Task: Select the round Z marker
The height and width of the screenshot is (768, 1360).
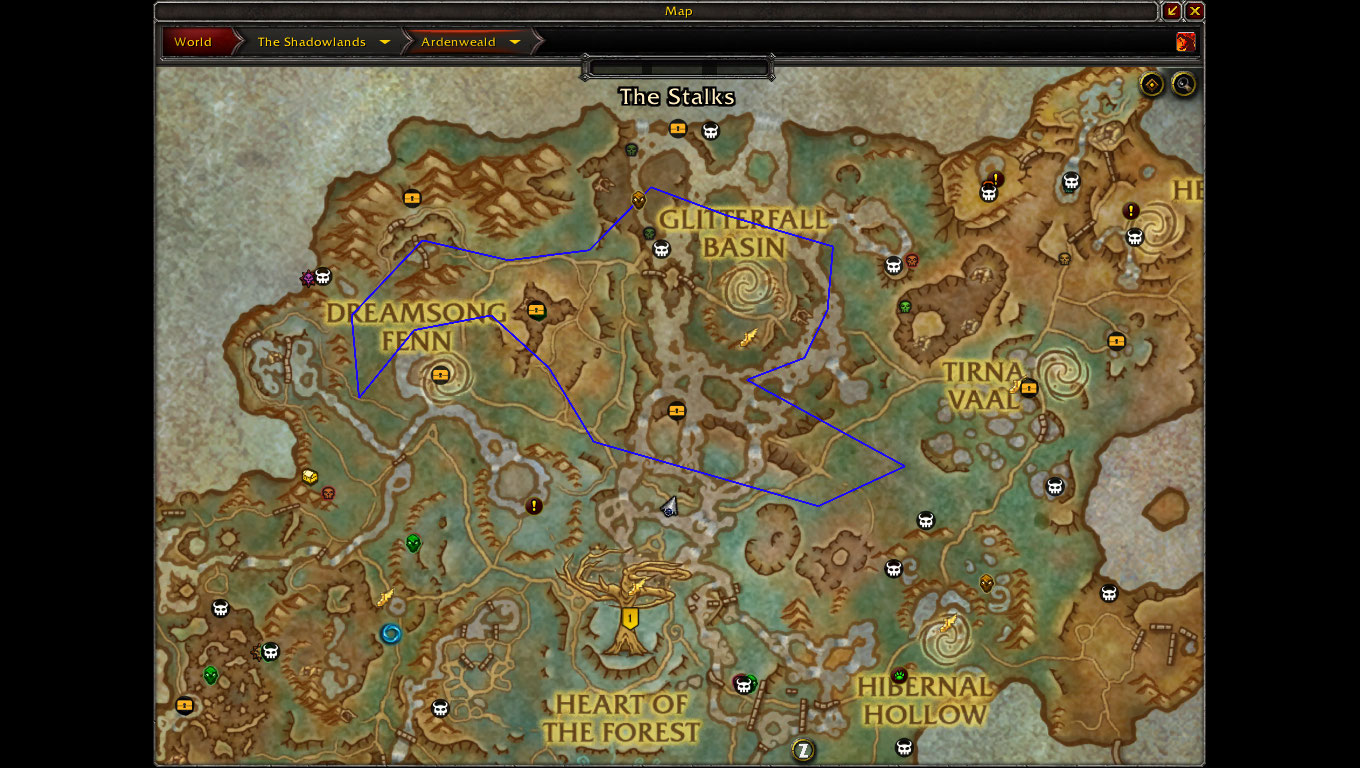Action: pyautogui.click(x=802, y=749)
